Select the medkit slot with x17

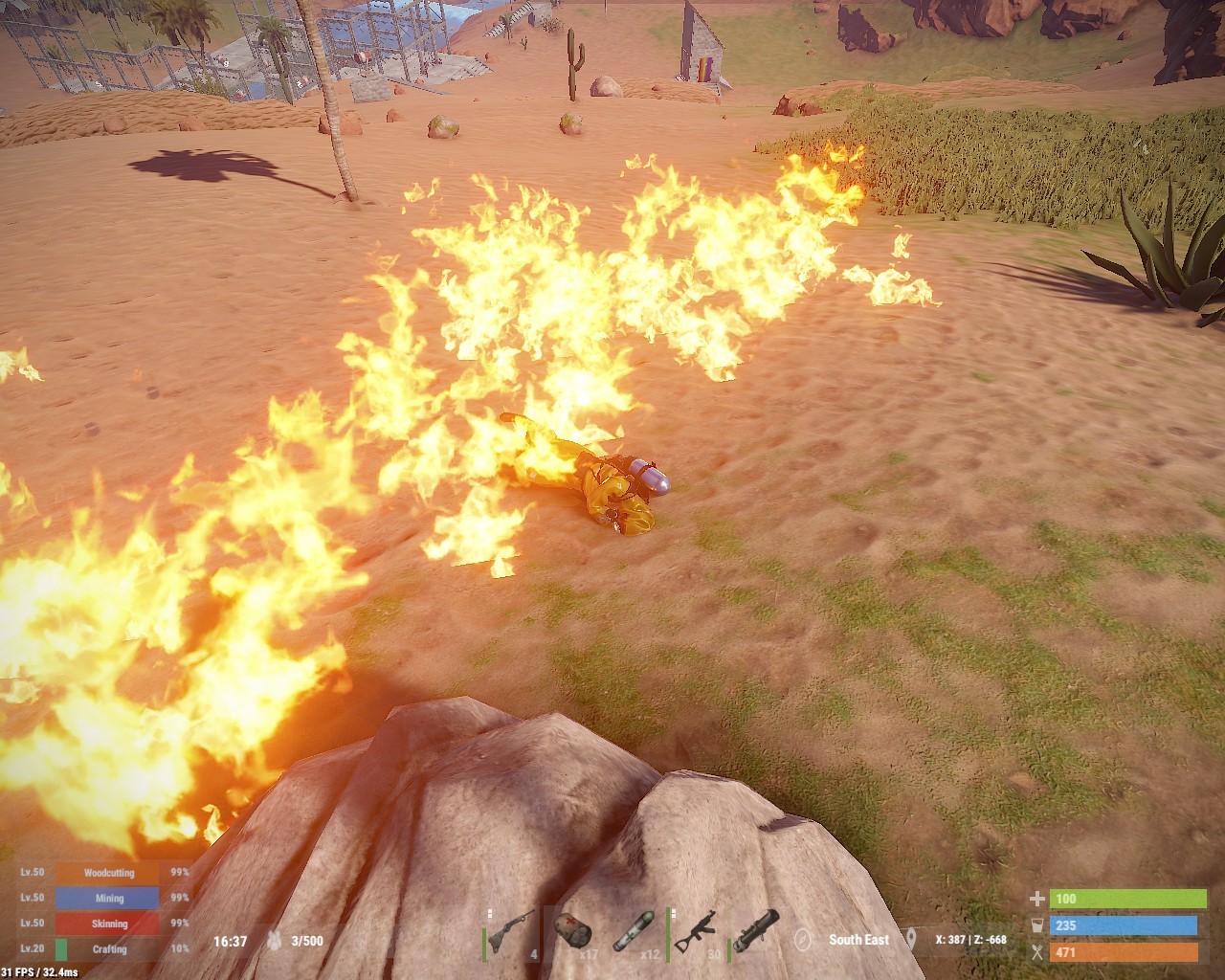tap(573, 933)
